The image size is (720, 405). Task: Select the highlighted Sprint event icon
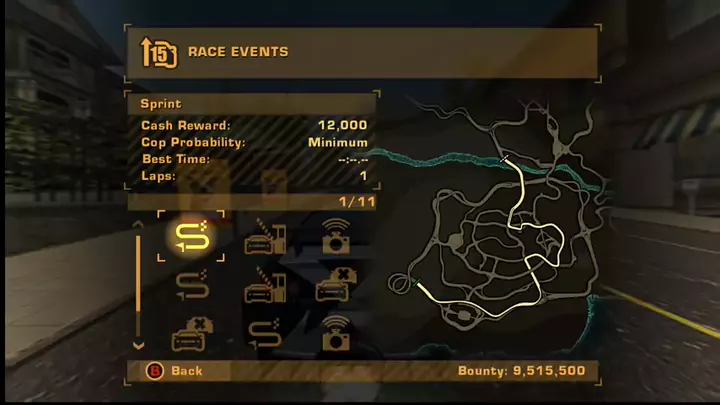click(190, 238)
